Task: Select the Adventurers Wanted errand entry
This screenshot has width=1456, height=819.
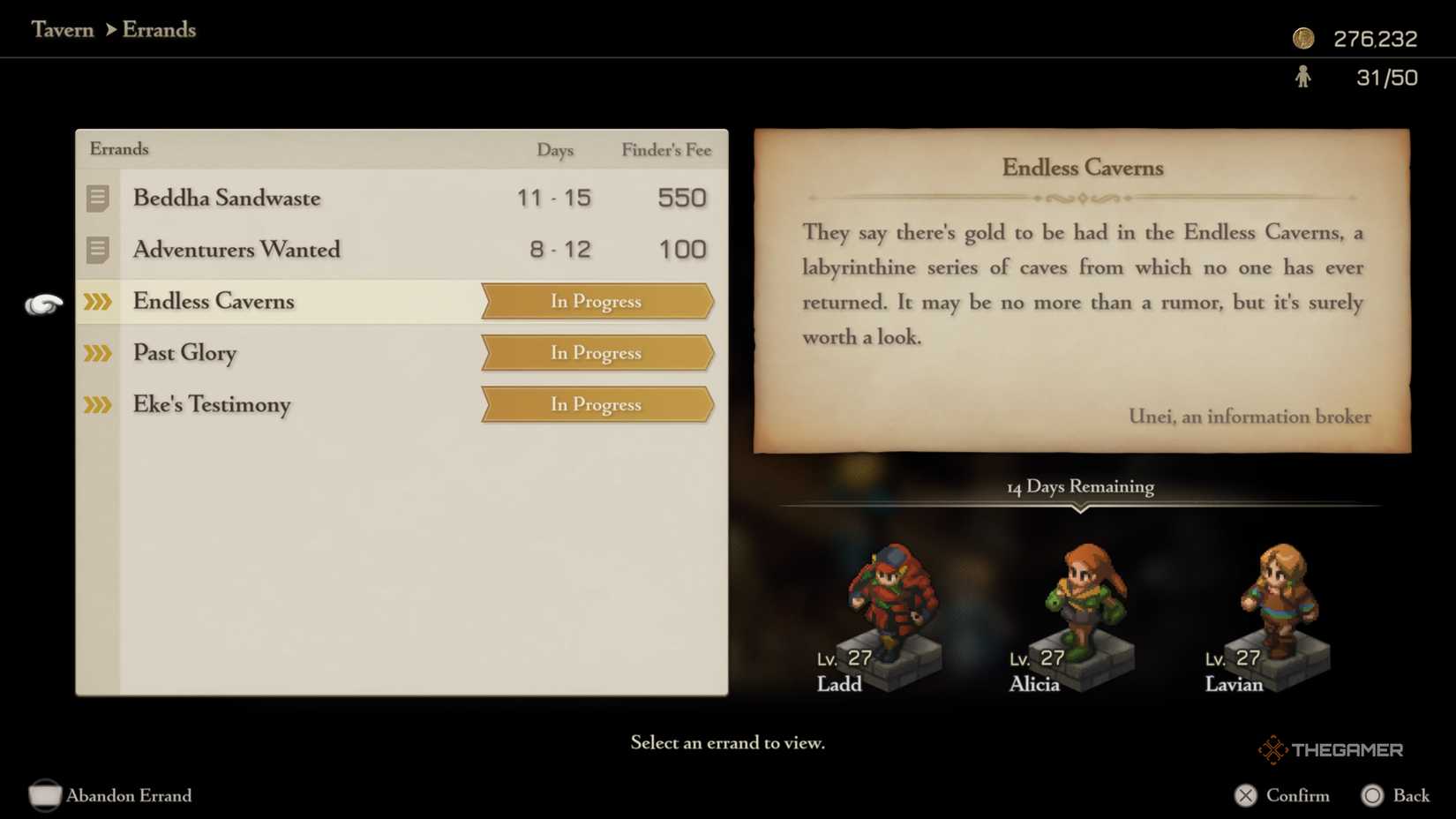Action: pyautogui.click(x=236, y=250)
